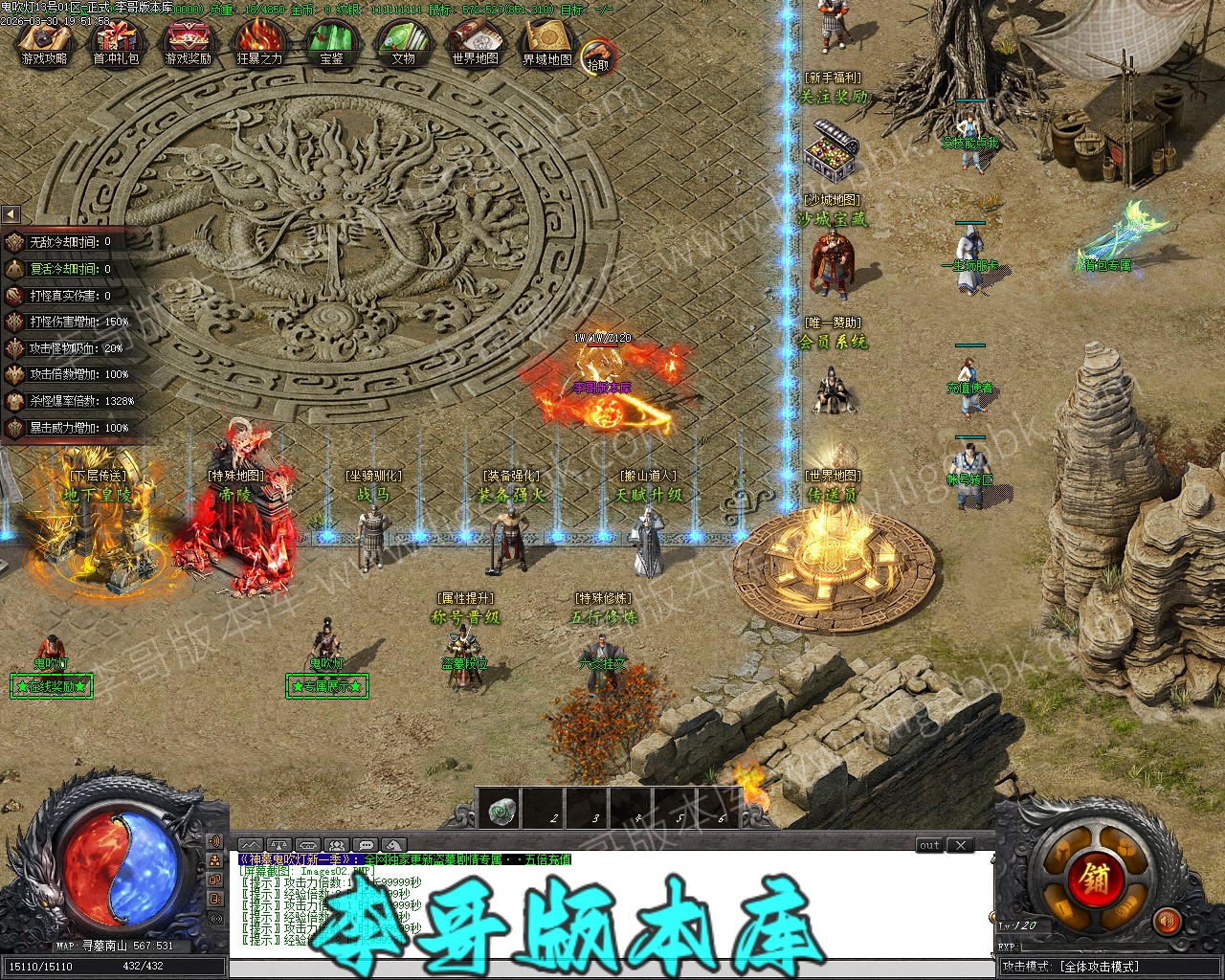Click the round 拾取 pickup button
The width and height of the screenshot is (1225, 980).
[x=598, y=56]
